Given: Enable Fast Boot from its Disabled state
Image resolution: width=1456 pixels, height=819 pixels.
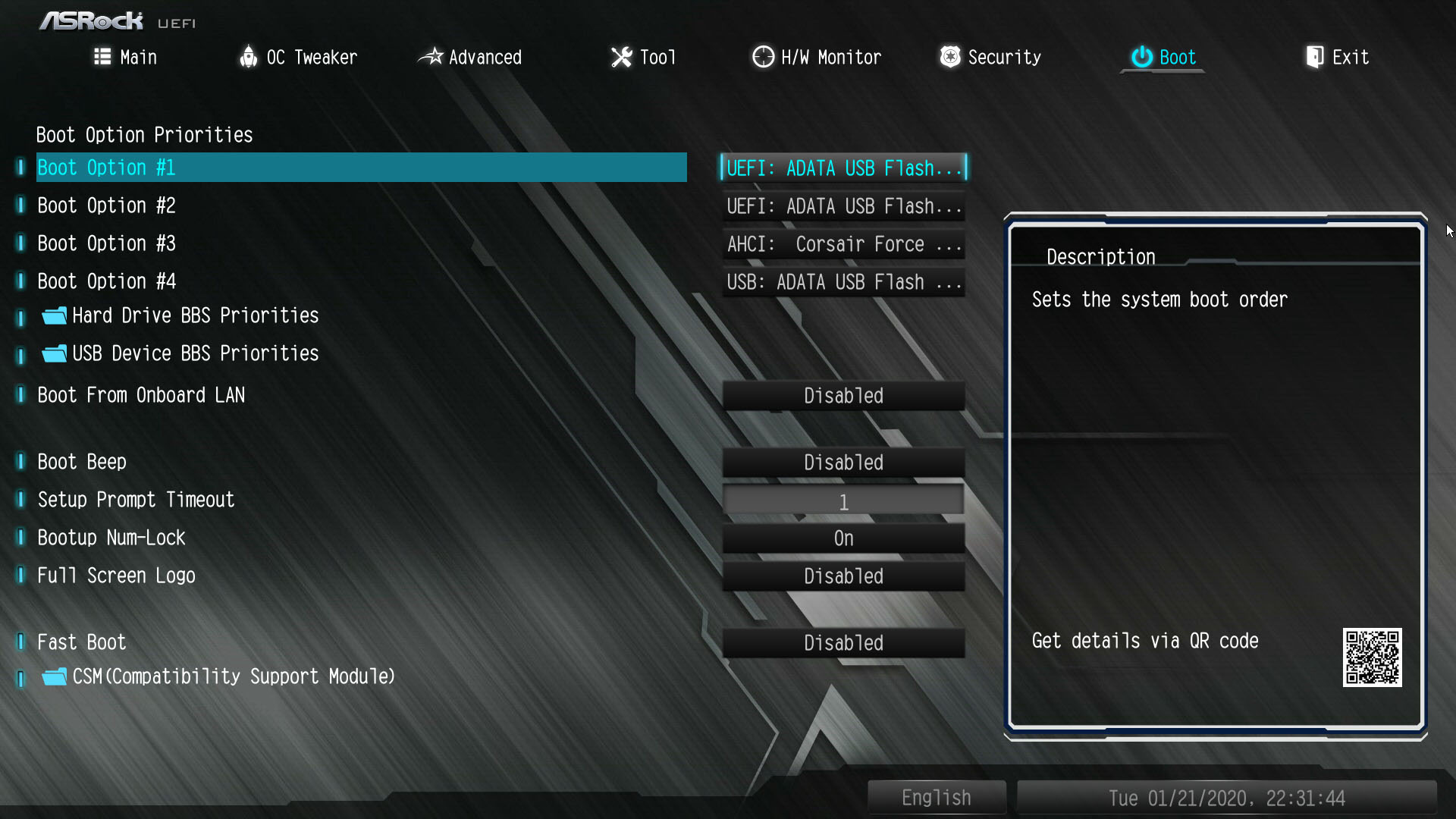Looking at the screenshot, I should [x=843, y=642].
